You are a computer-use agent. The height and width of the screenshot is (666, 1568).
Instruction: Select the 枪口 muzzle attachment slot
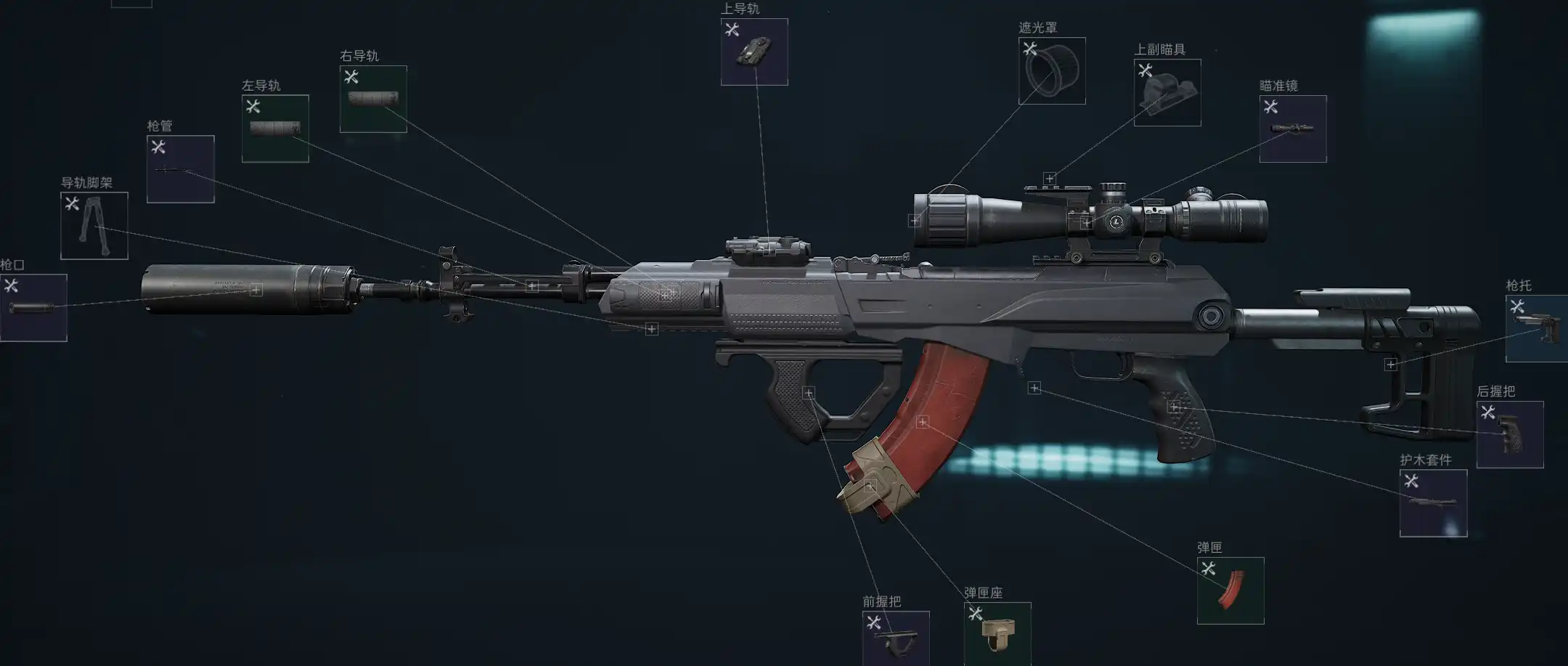pos(33,307)
